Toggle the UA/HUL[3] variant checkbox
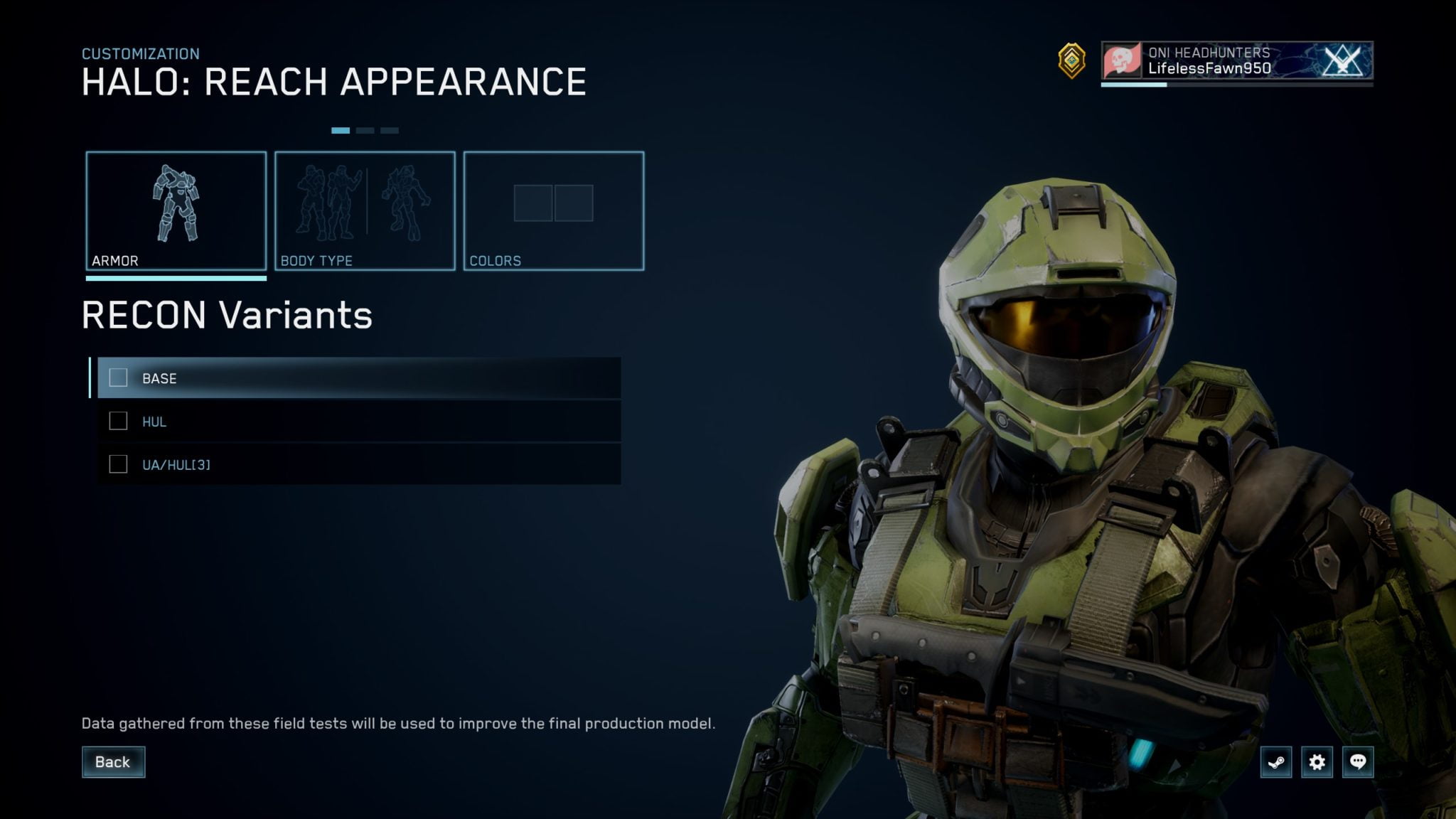 click(117, 464)
